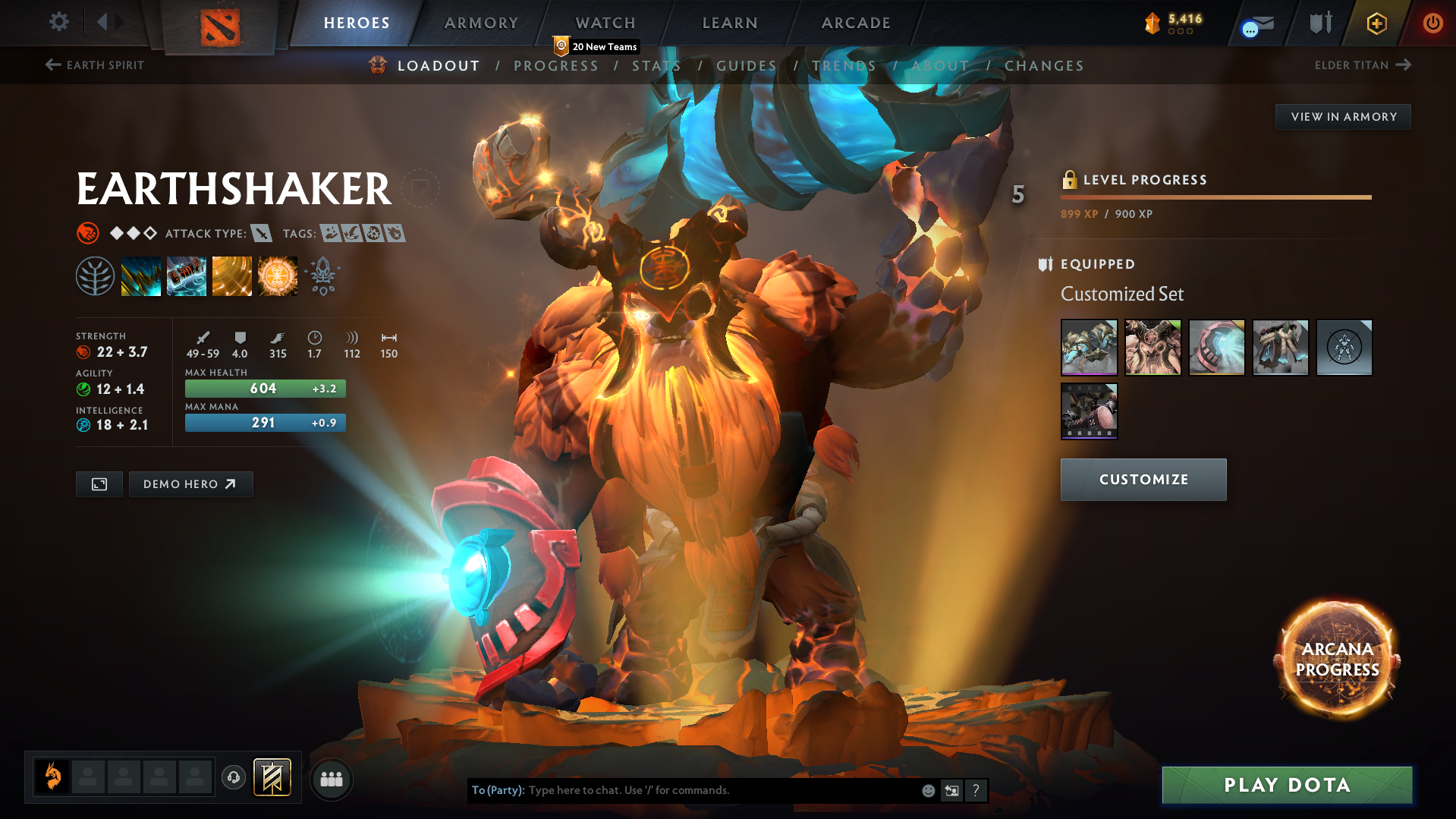The height and width of the screenshot is (819, 1456).
Task: Advance to Elder Titan hero
Action: coord(1363,65)
